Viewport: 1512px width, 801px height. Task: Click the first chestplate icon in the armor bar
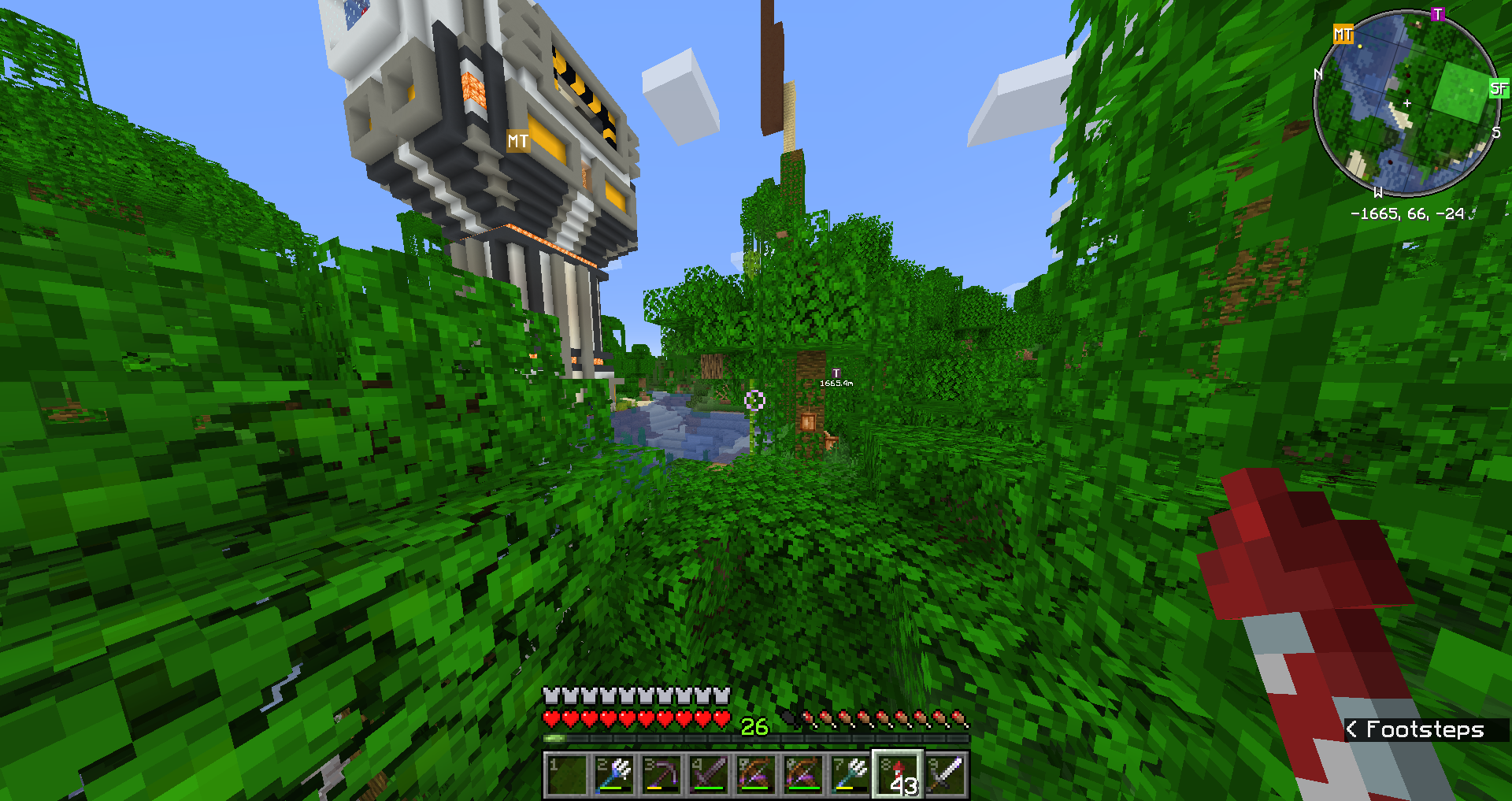coord(550,696)
